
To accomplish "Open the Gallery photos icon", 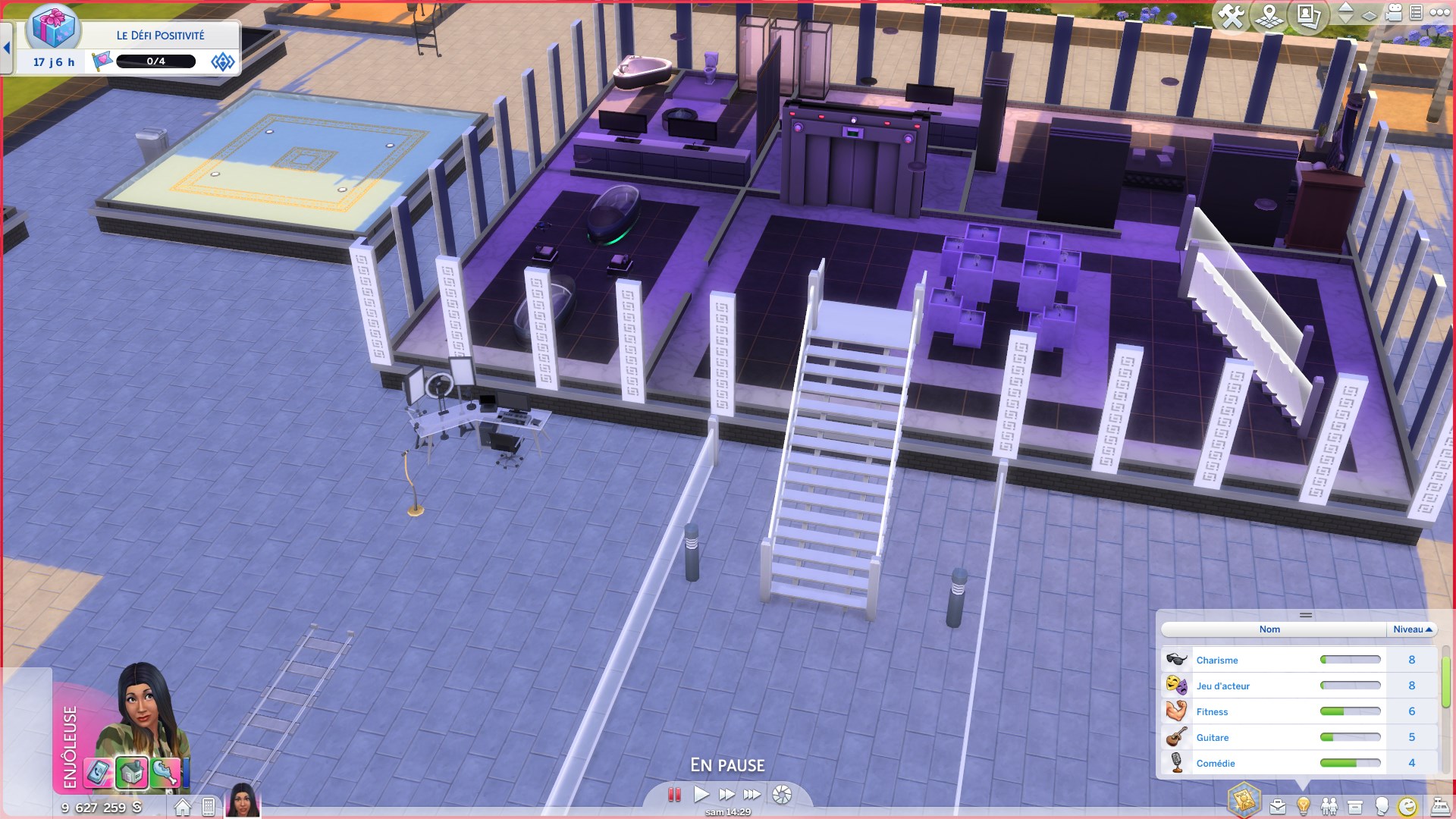I will pos(1309,13).
